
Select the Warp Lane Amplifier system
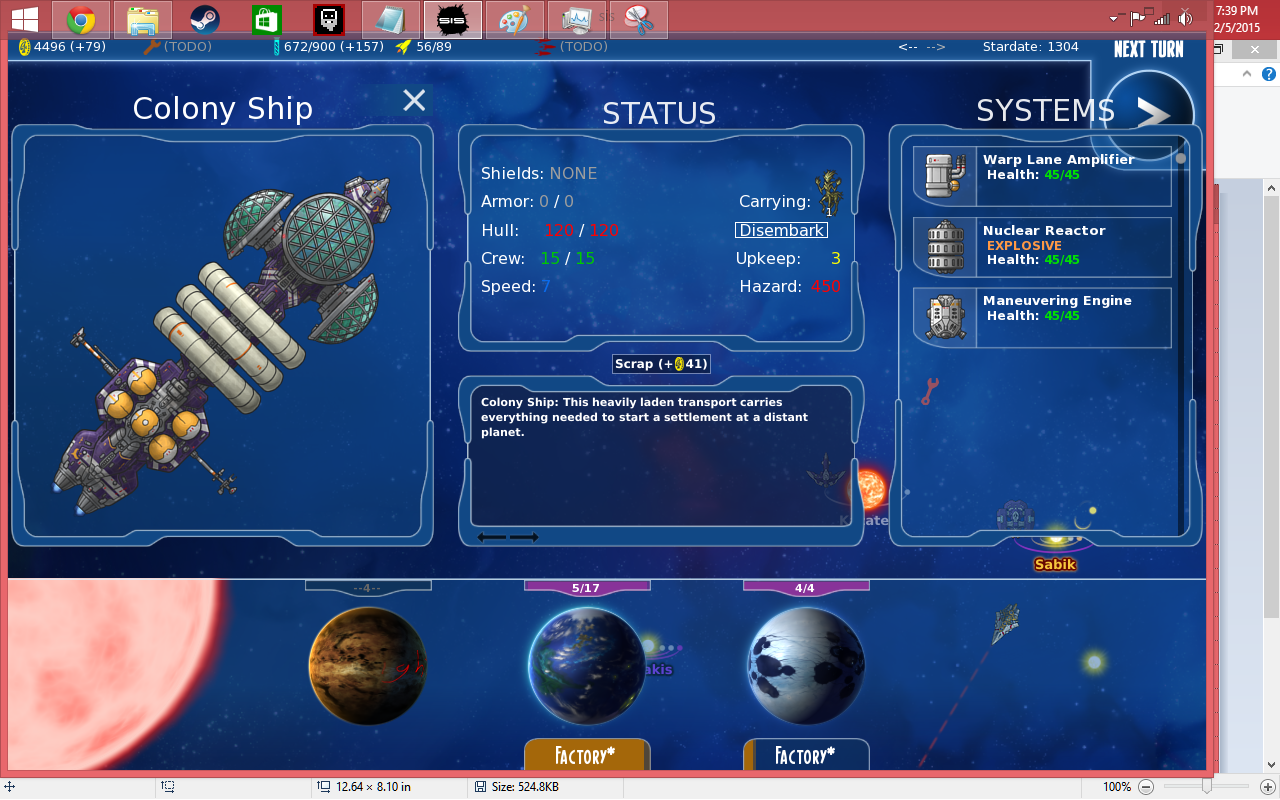tap(1042, 176)
